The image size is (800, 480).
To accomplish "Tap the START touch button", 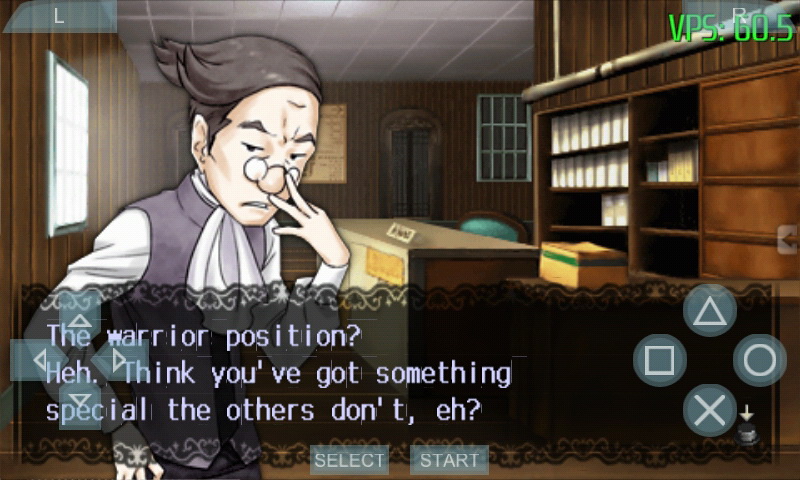I will tap(449, 460).
